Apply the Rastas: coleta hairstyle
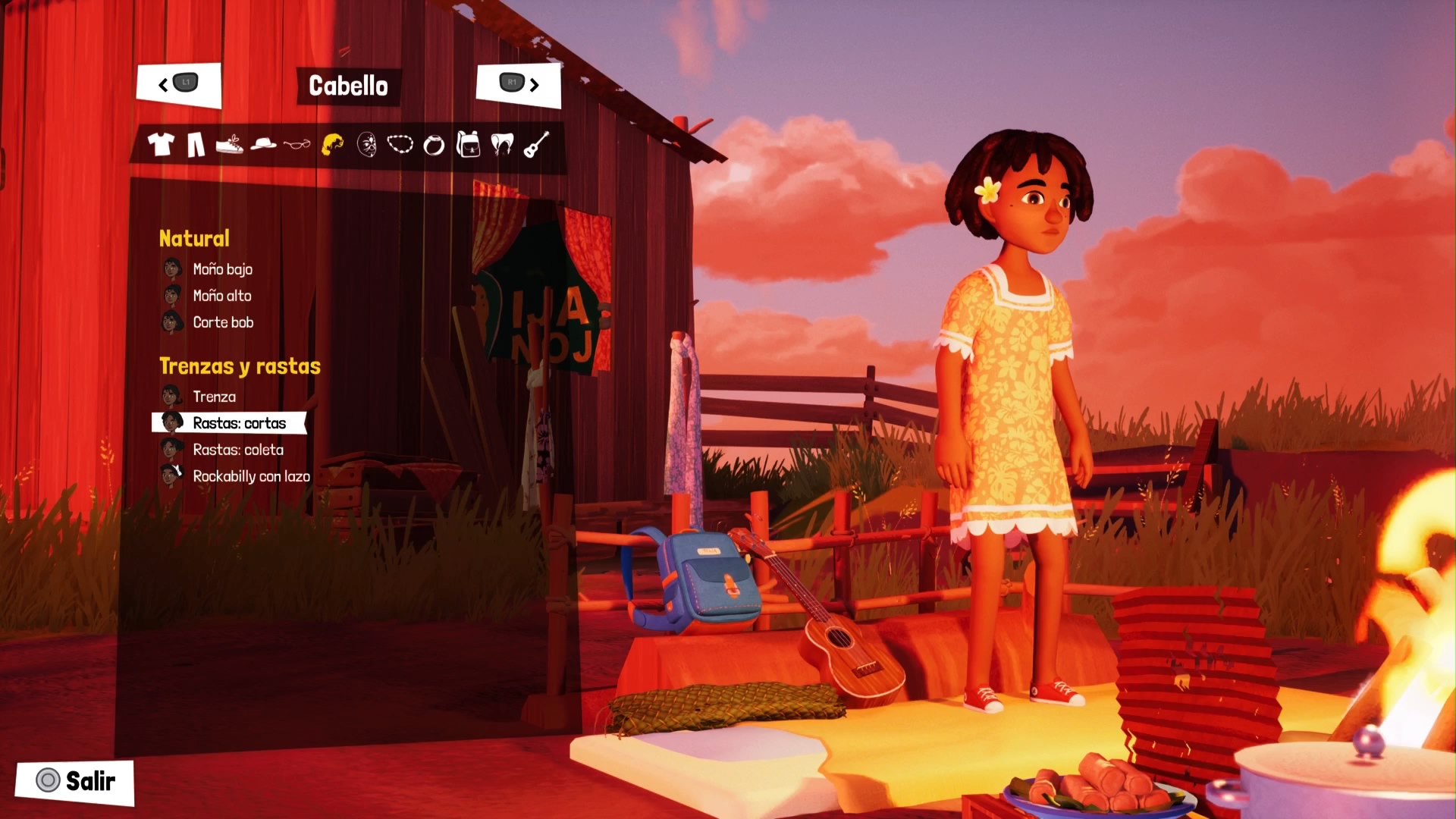 pos(238,450)
